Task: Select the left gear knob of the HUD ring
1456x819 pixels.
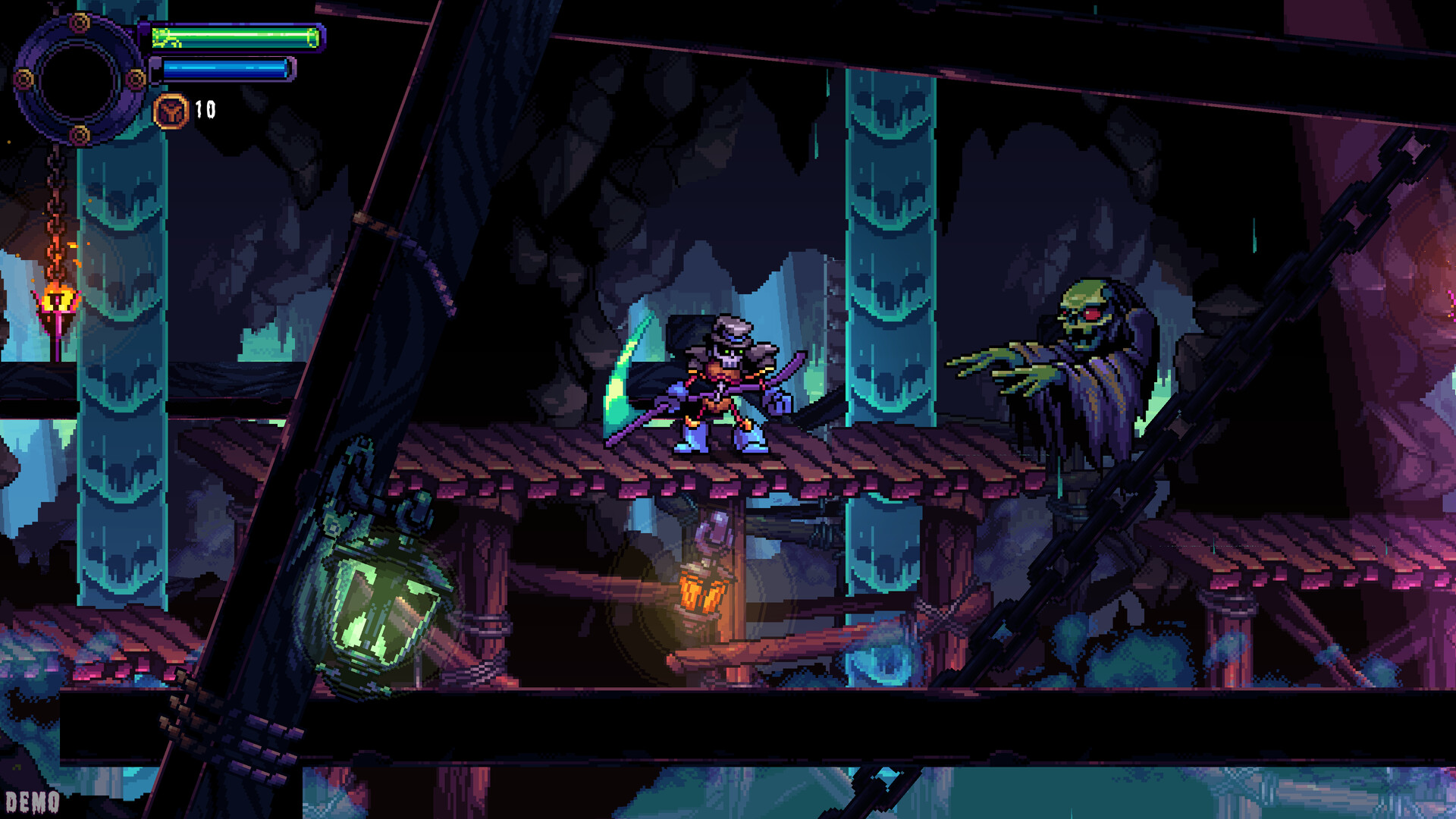Action: click(x=24, y=79)
